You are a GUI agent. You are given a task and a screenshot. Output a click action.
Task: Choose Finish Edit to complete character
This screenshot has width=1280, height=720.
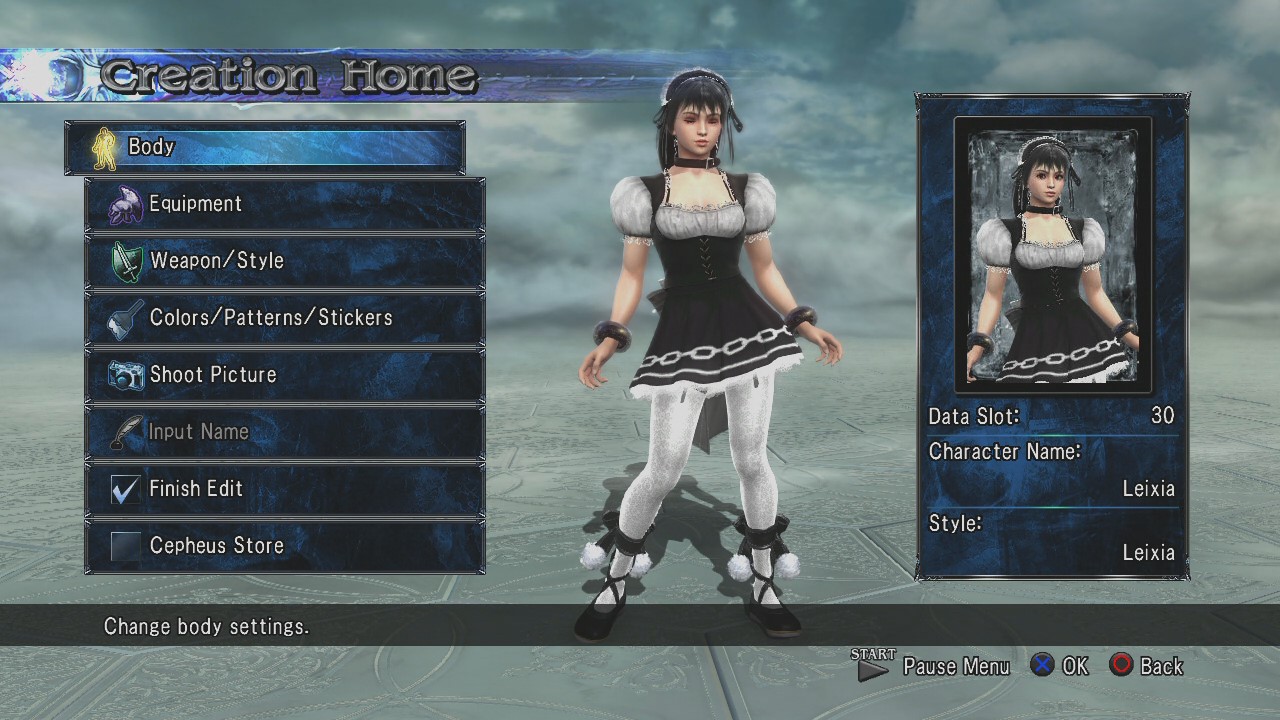[284, 489]
